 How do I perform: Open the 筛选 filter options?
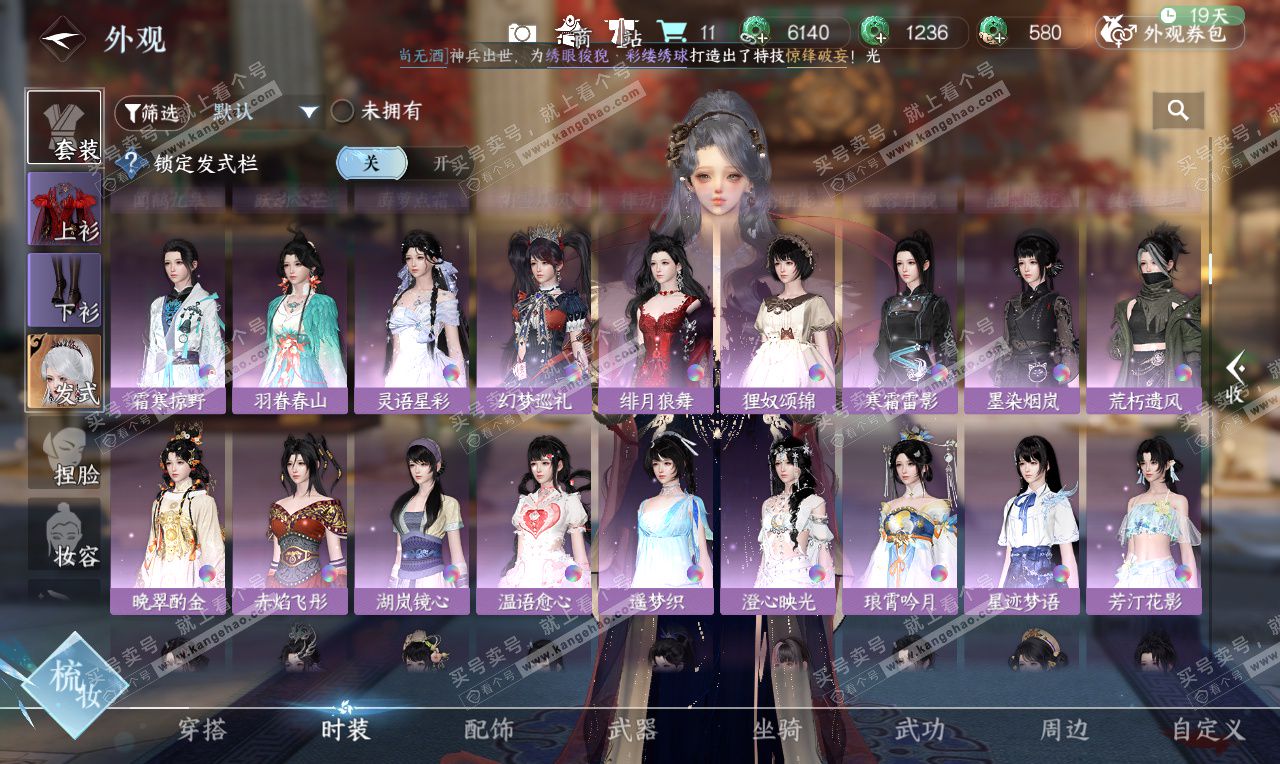click(151, 112)
